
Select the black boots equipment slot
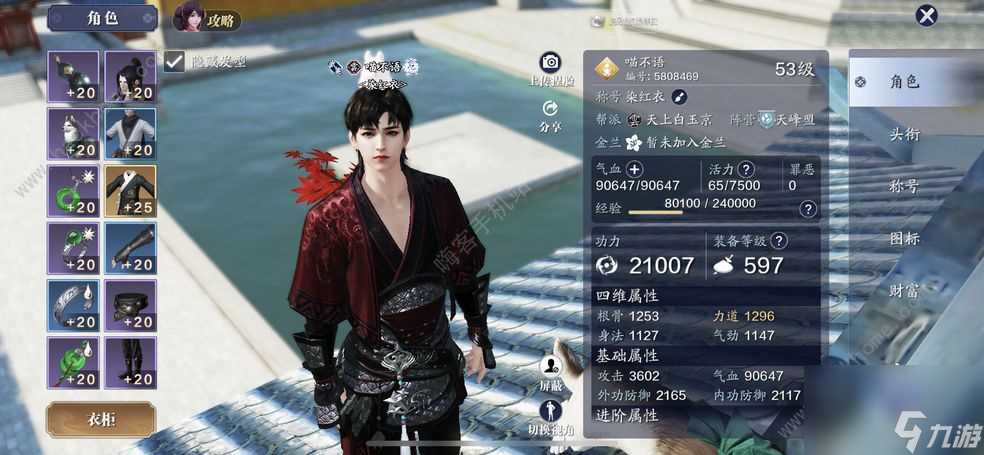point(130,363)
